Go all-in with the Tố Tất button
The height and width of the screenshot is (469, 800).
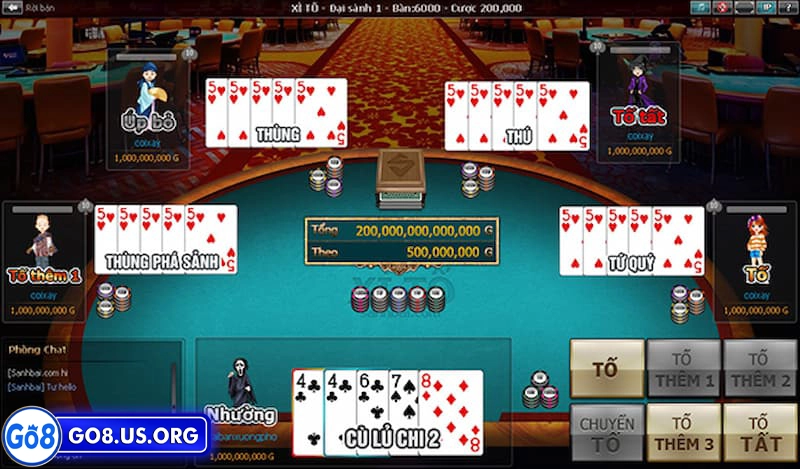click(760, 432)
